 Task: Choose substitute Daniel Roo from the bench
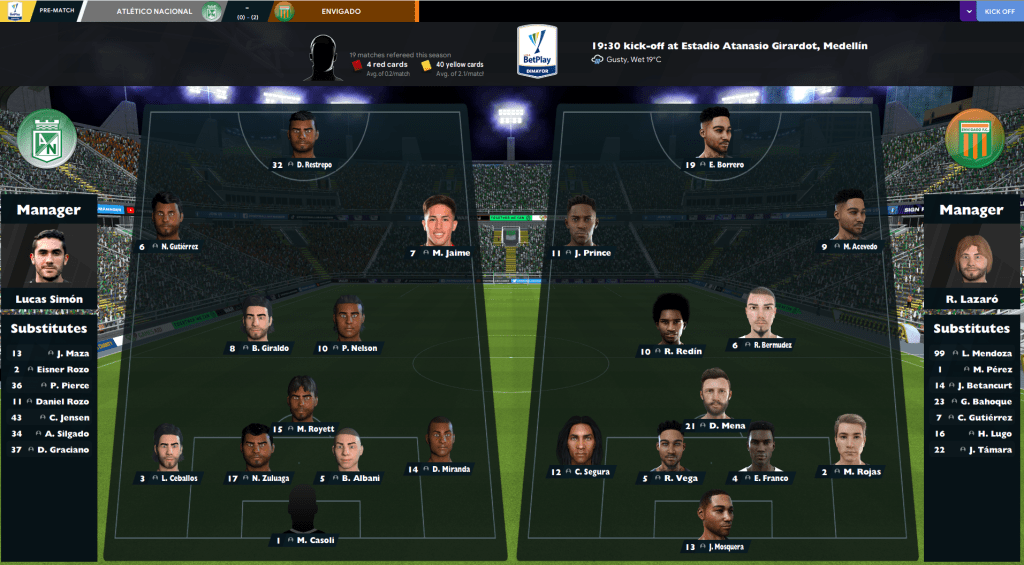click(x=68, y=401)
